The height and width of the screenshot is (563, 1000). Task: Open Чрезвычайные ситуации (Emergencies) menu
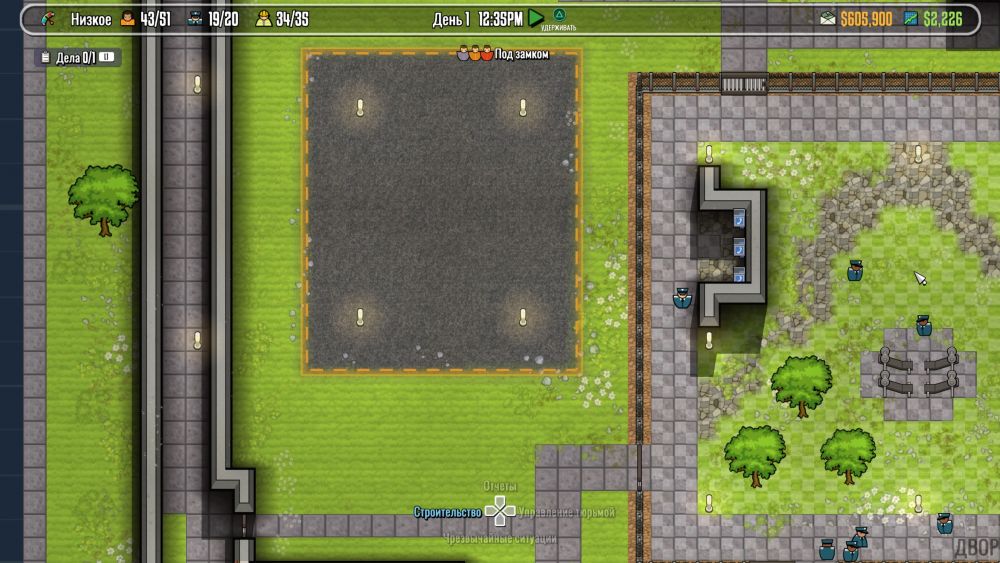click(x=500, y=539)
